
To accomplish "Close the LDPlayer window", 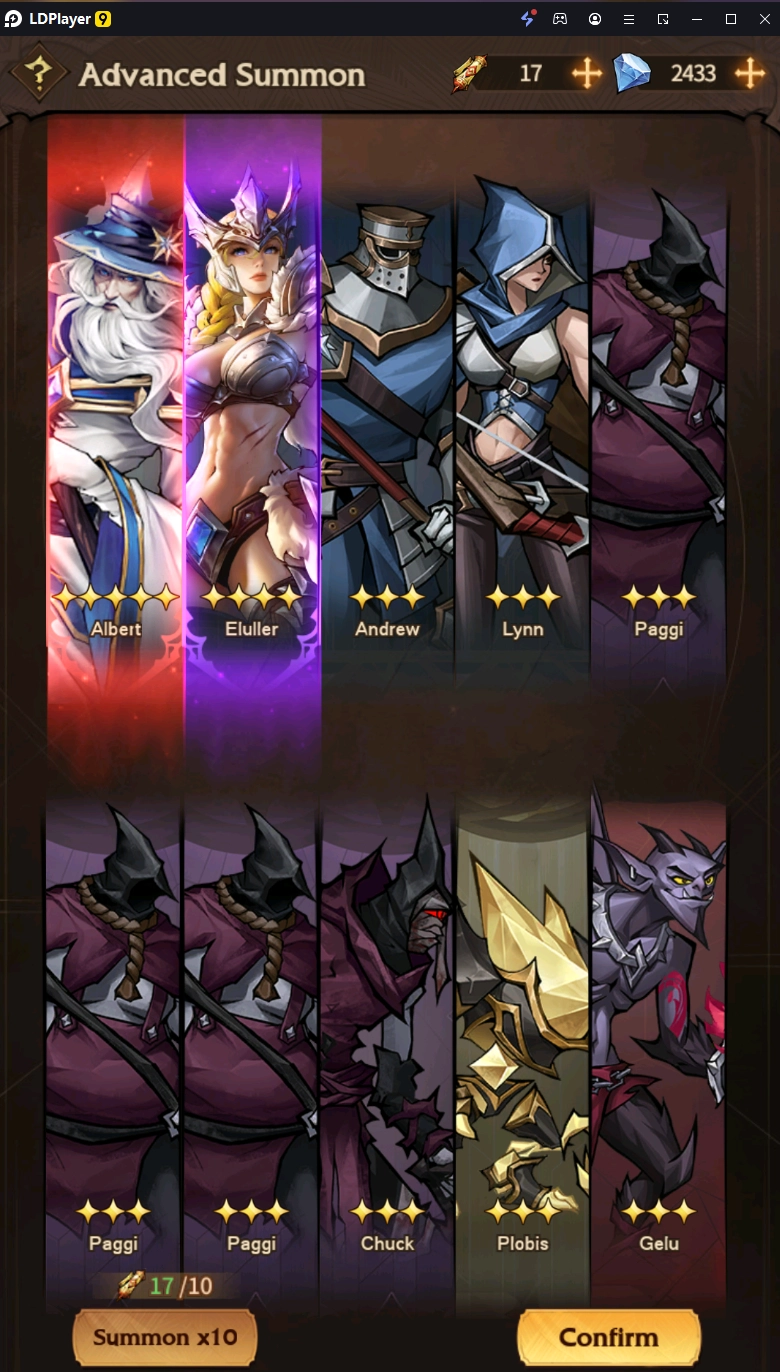I will pyautogui.click(x=763, y=19).
